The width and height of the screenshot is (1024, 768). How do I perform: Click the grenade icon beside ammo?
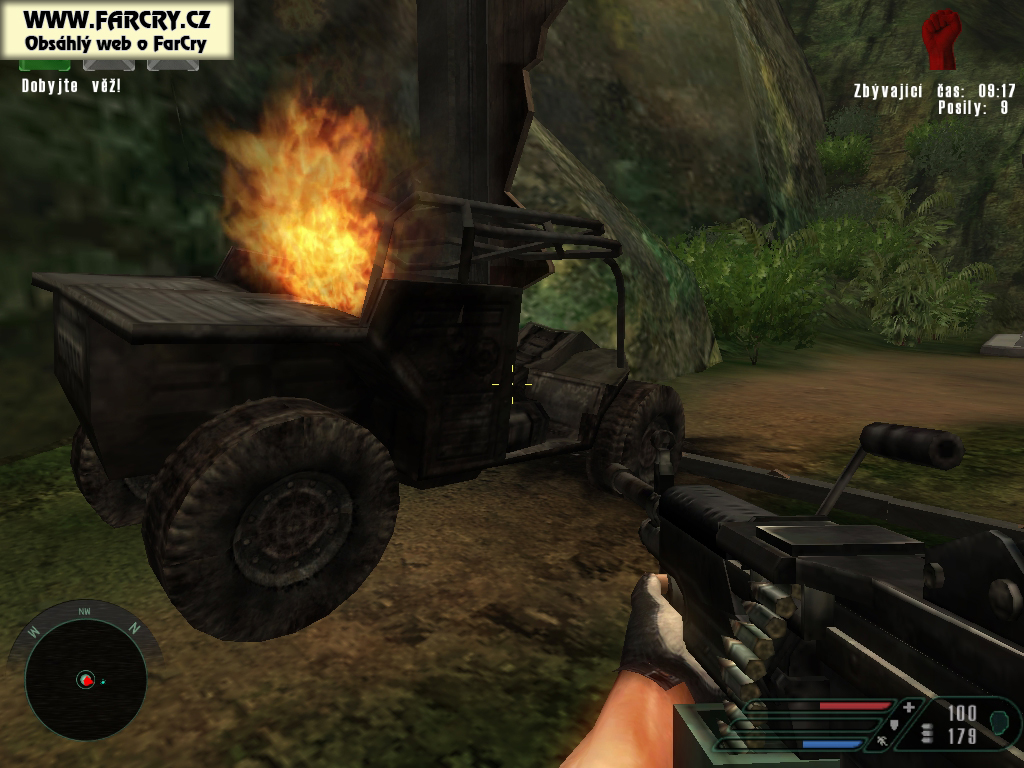tap(997, 719)
